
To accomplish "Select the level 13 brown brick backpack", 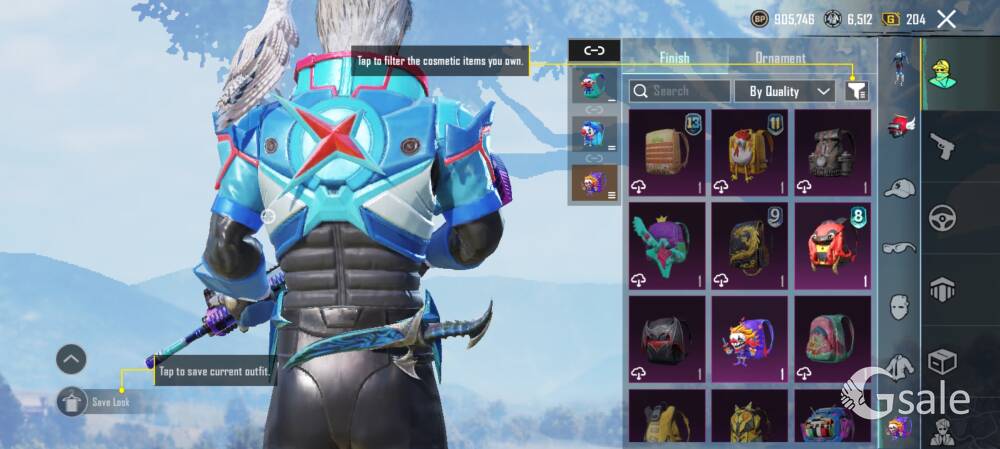I will [666, 152].
